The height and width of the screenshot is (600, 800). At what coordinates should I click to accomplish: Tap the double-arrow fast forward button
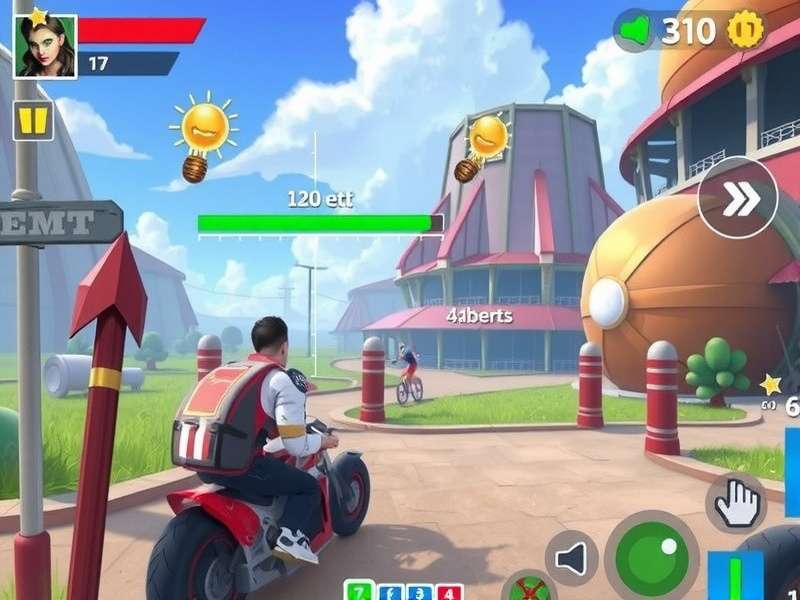(738, 197)
